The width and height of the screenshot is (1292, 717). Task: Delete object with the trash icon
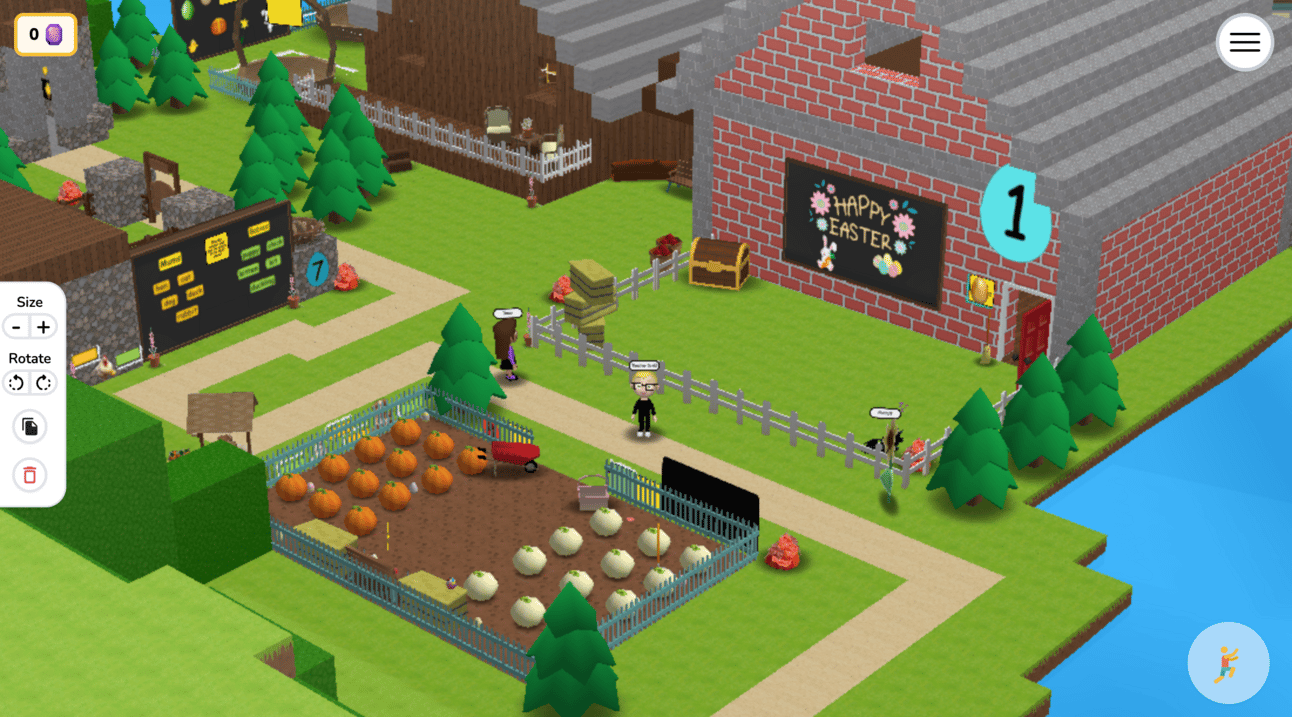point(30,475)
